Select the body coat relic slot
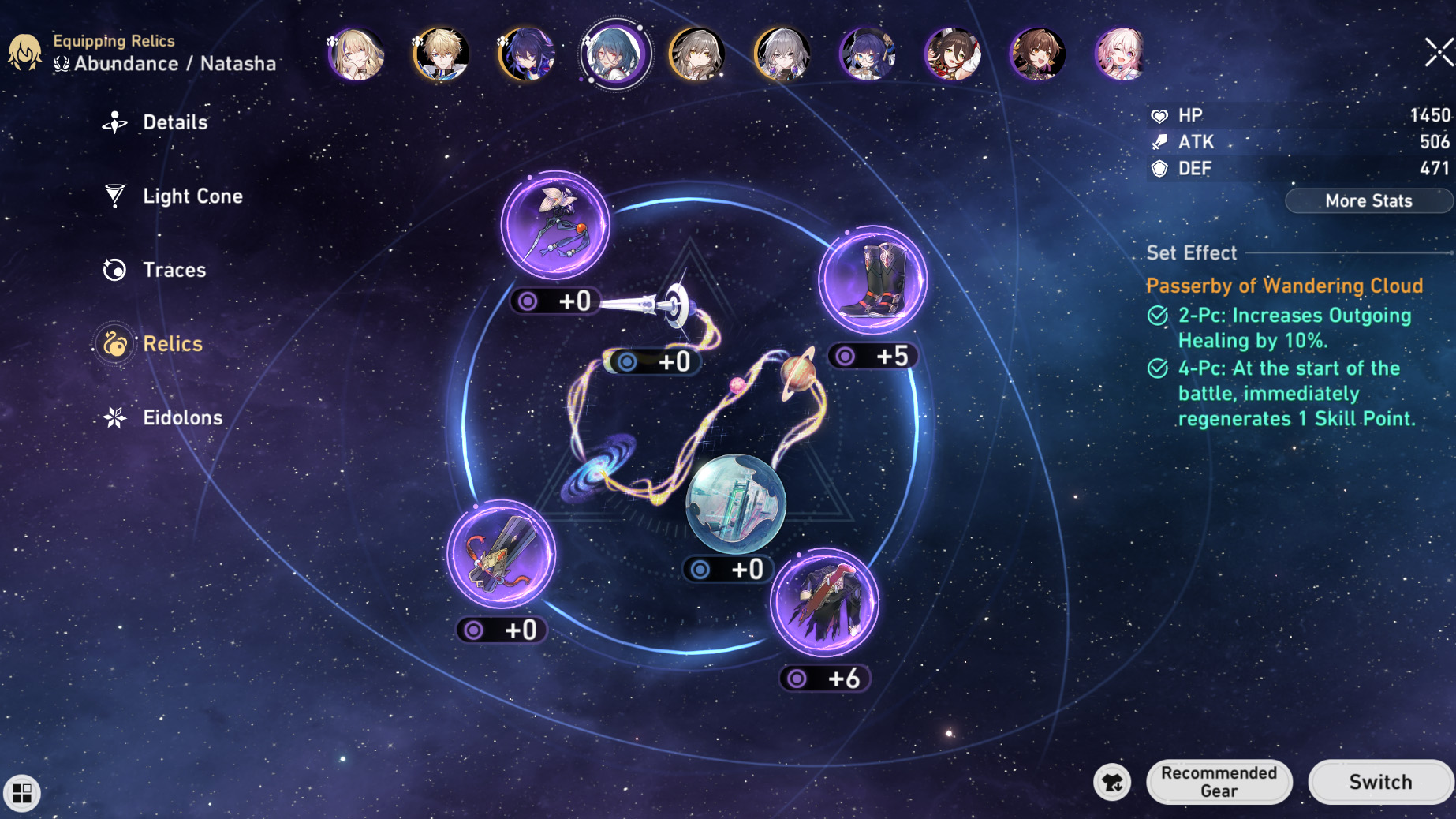Screen dimensions: 1456x819 (x=824, y=604)
